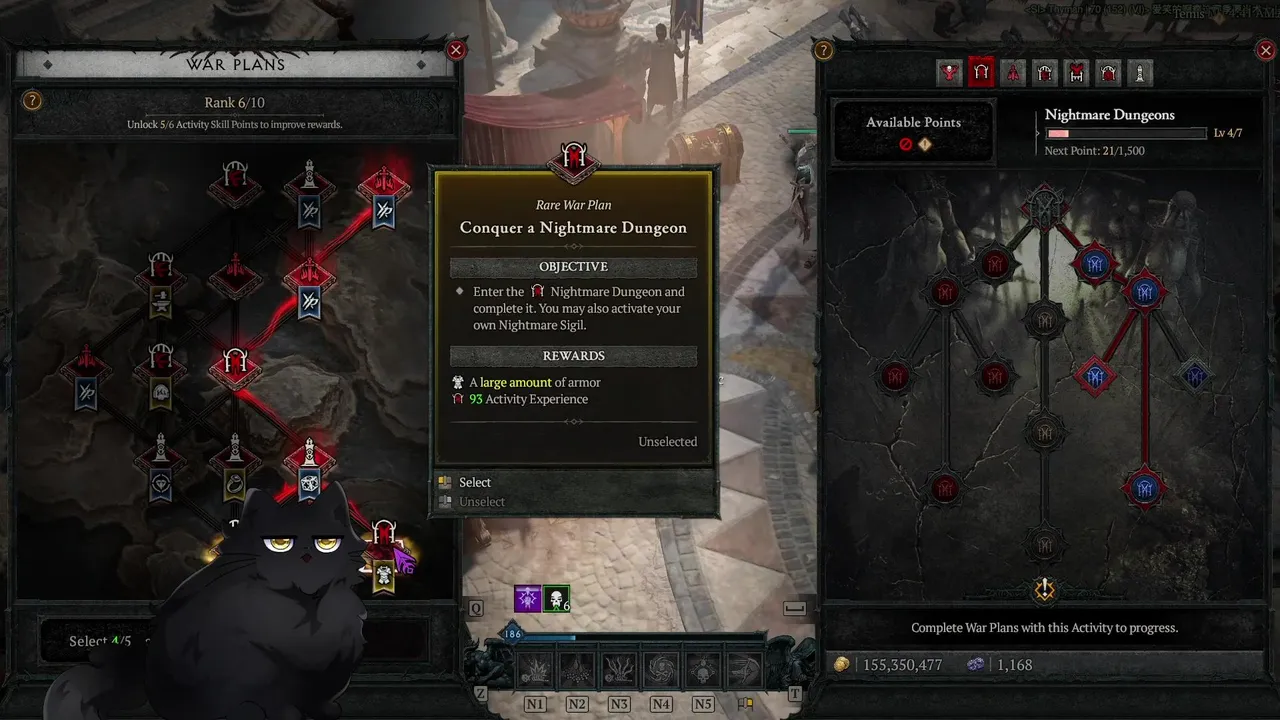This screenshot has height=720, width=1280.
Task: Open the activity panel's help question mark
Action: click(x=823, y=50)
